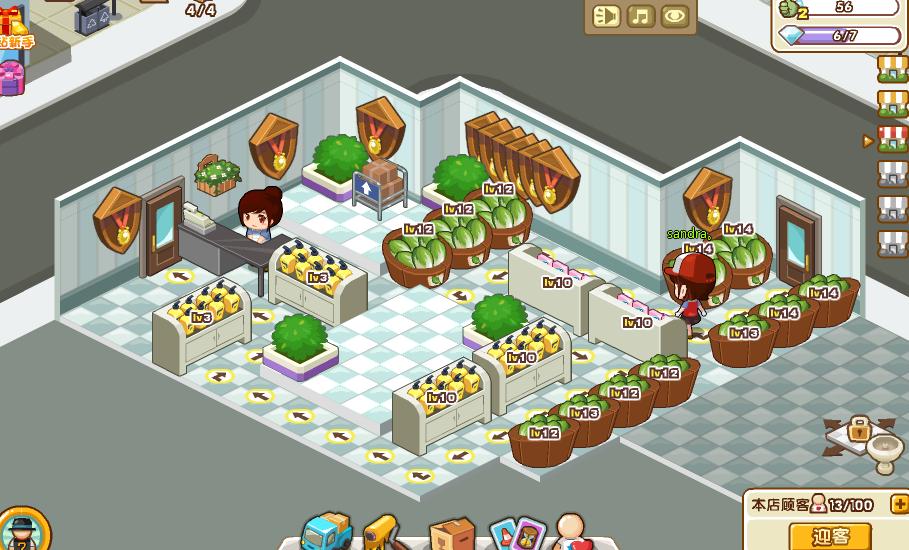
Task: Add customer capacity with the plus button
Action: tap(898, 505)
